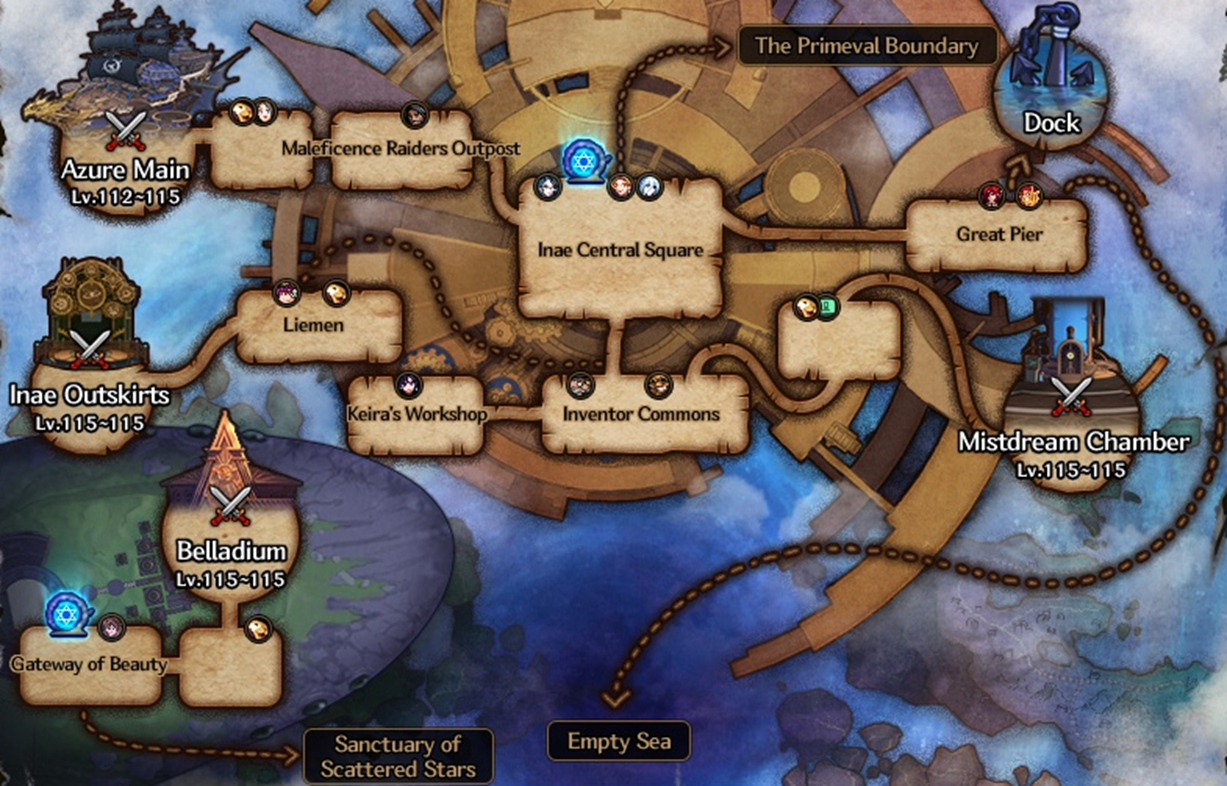Go to the Empty Sea region
This screenshot has height=786, width=1227.
point(619,742)
